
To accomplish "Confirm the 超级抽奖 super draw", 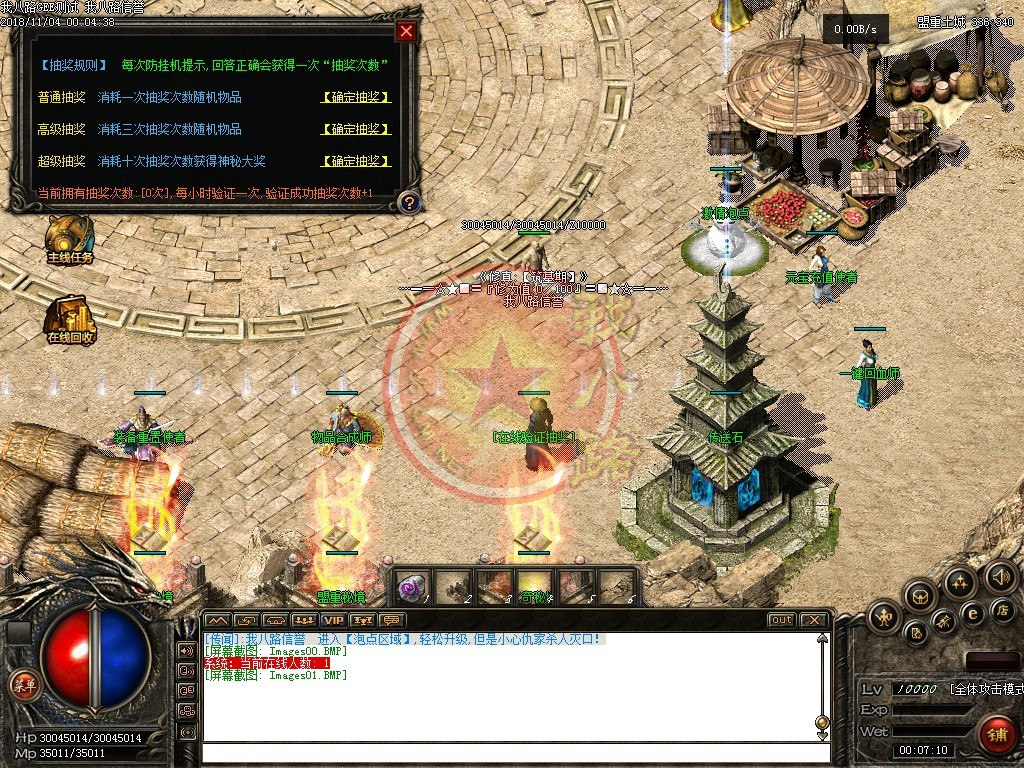I will pos(356,162).
